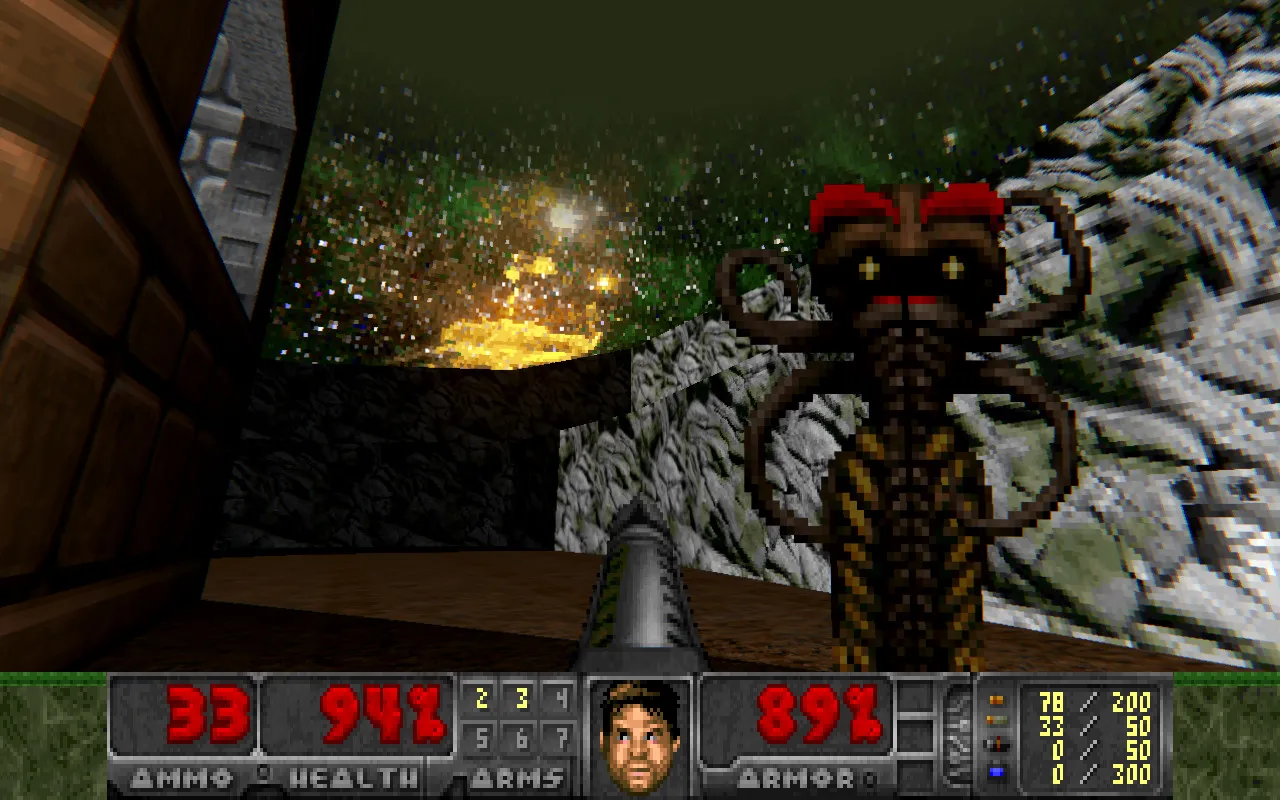
Task: Select weapon slot 2 in ARMS panel
Action: [482, 699]
